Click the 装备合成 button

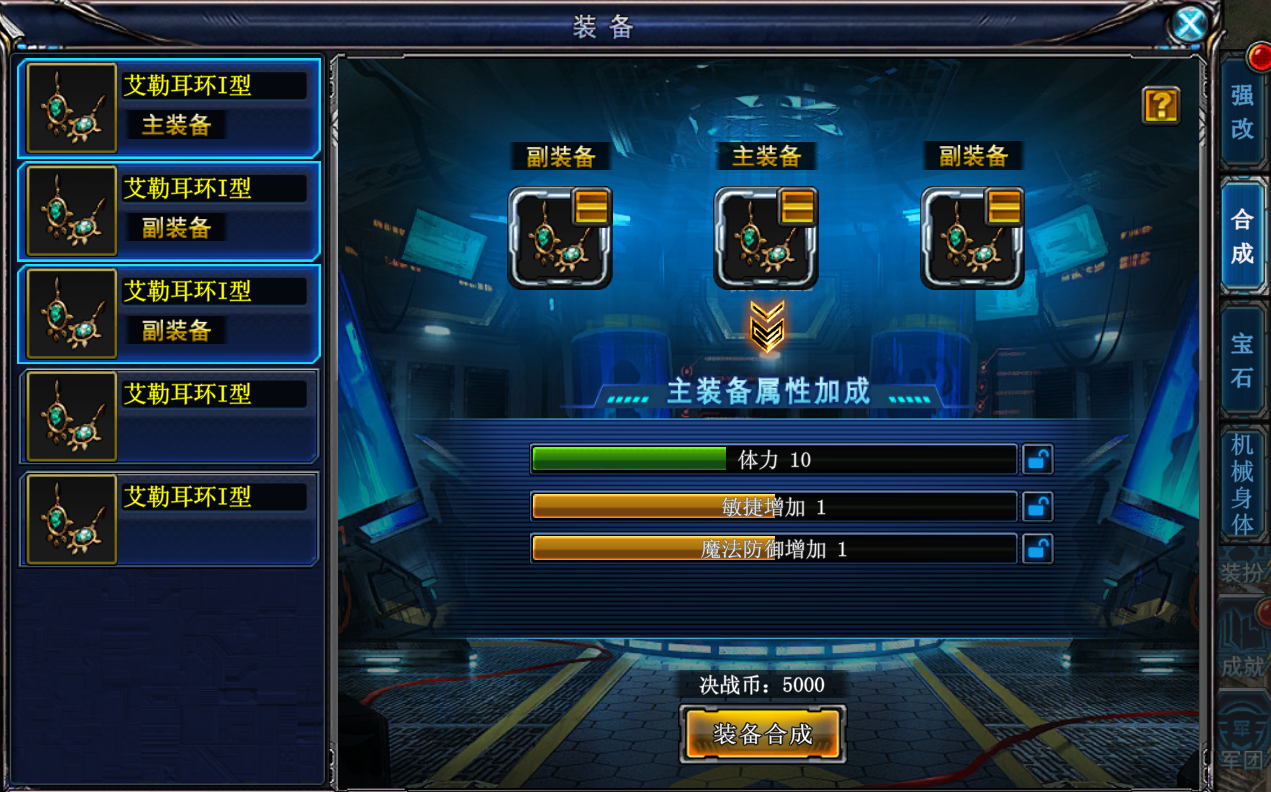762,735
